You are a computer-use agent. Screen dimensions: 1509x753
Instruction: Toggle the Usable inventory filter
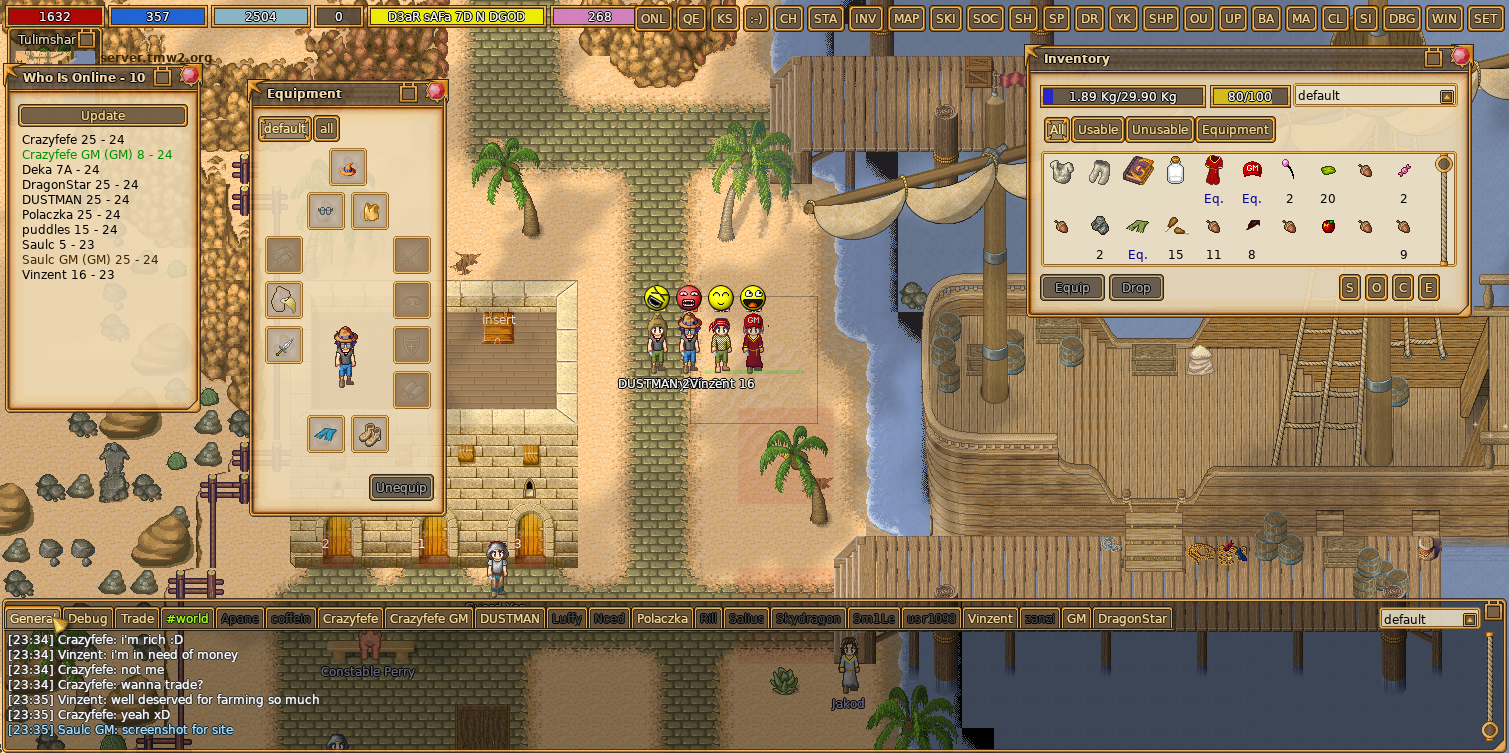[x=1097, y=129]
